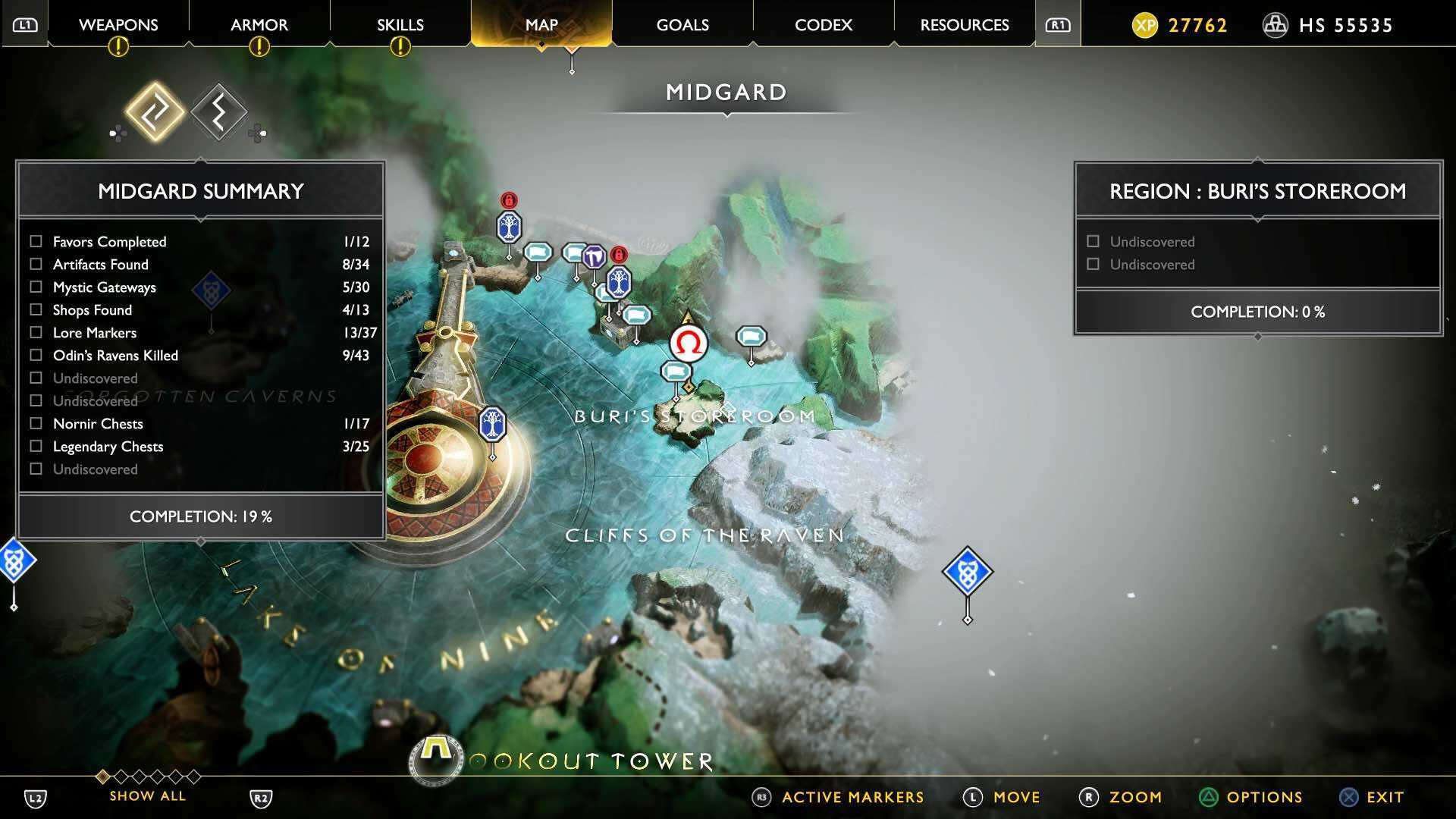
Task: Click SHOW ALL at the bottom left
Action: click(x=147, y=795)
